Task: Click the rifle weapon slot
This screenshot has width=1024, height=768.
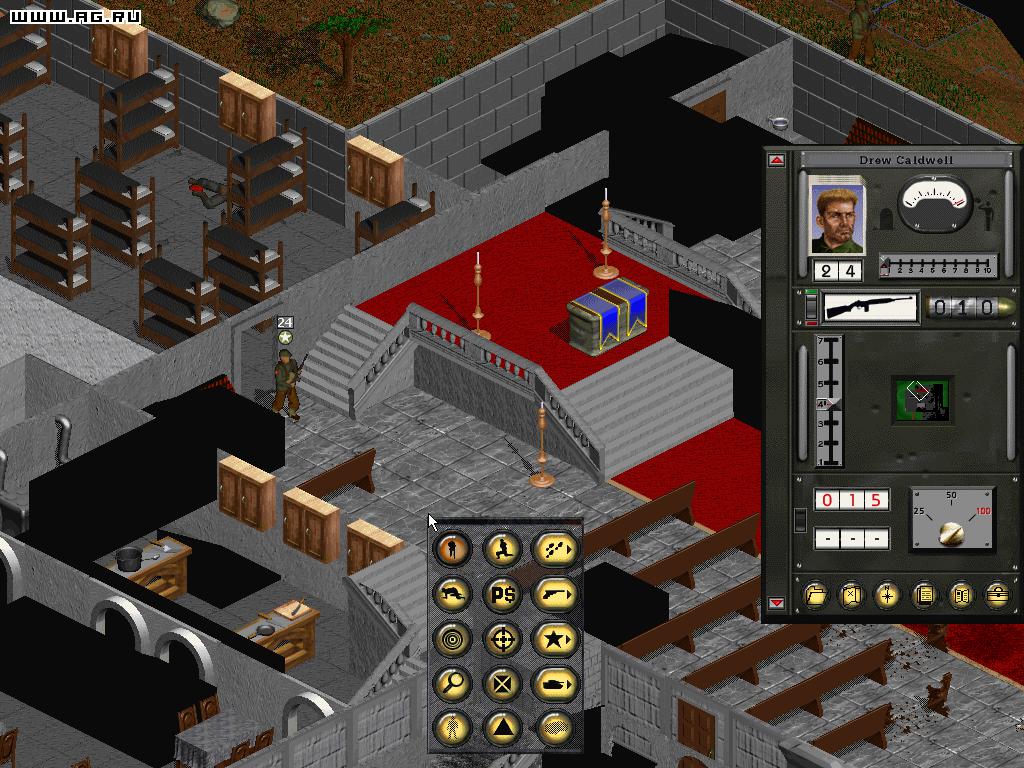Action: (870, 307)
